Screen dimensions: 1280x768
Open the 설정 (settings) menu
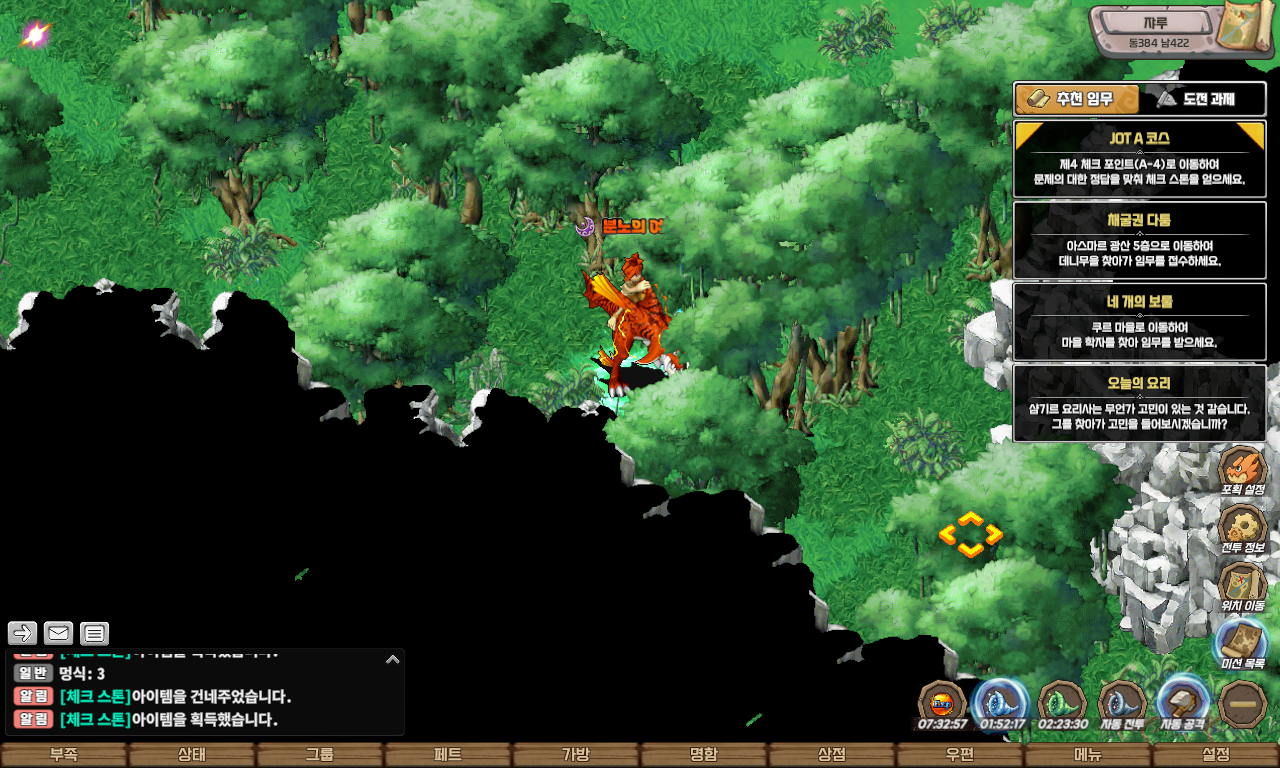point(1216,755)
